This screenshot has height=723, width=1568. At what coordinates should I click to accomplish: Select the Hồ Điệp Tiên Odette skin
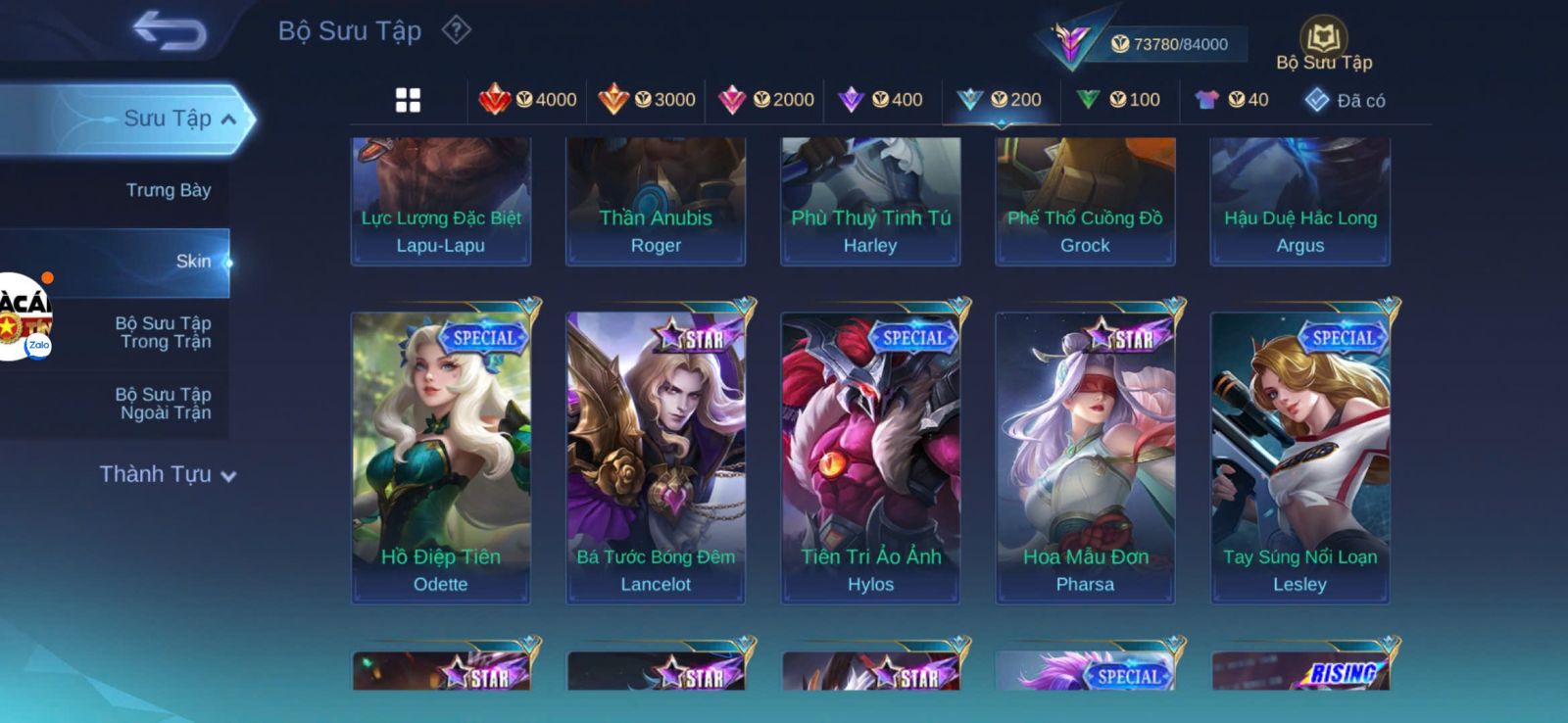(441, 457)
